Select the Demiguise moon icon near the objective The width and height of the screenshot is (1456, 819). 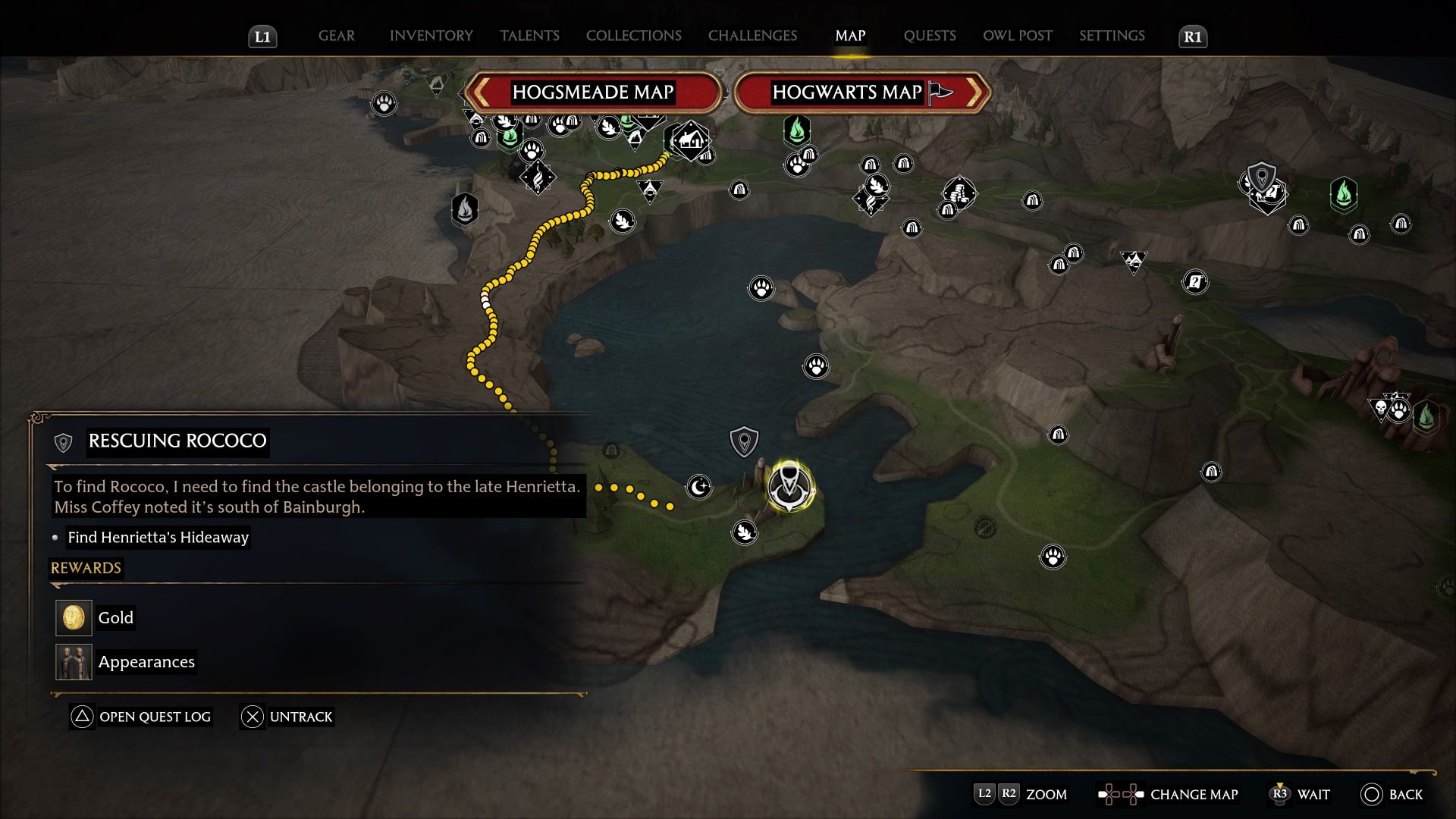click(x=697, y=488)
